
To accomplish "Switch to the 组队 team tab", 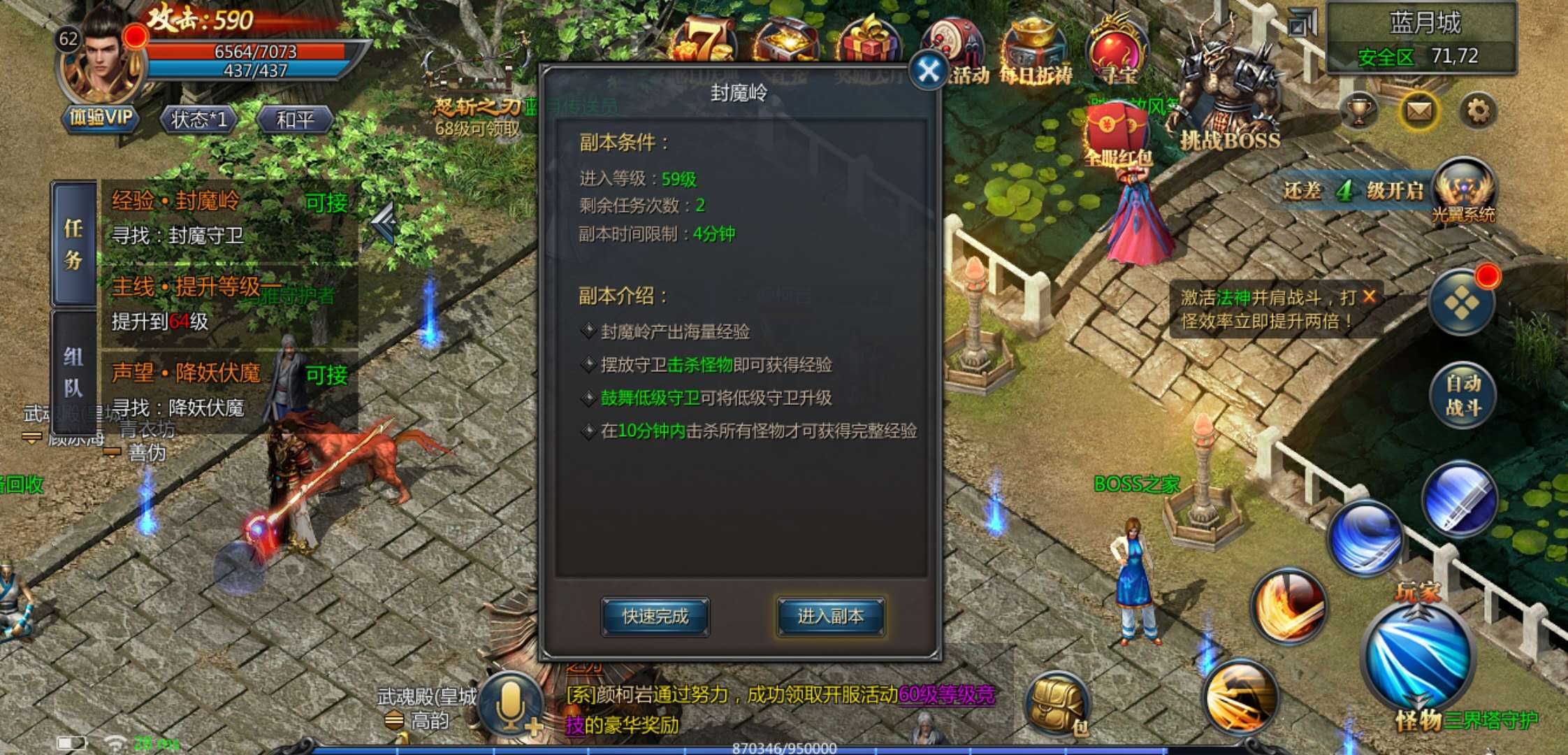I will 75,368.
